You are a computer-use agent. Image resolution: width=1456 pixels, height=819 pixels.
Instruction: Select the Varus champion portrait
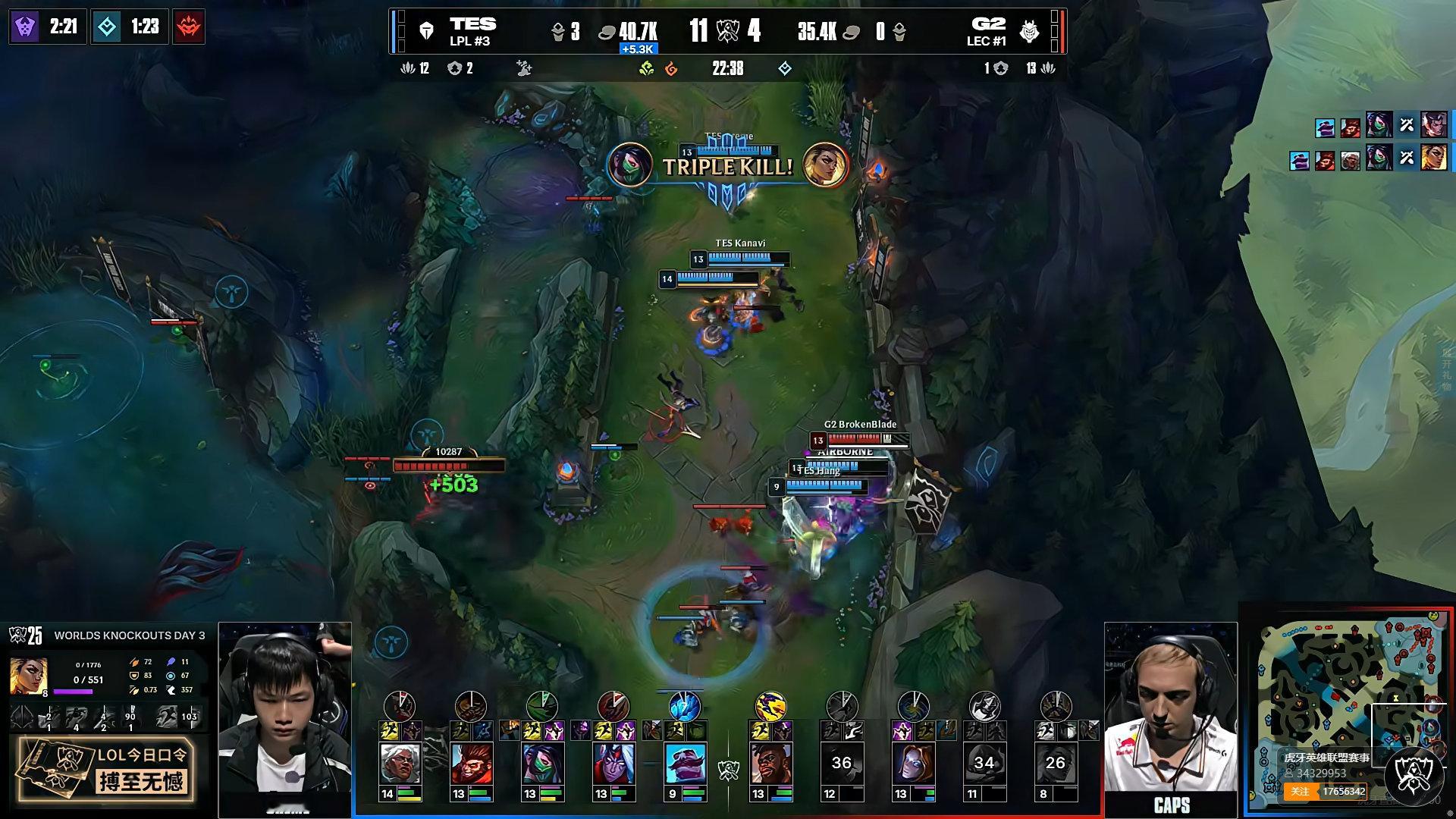point(613,764)
